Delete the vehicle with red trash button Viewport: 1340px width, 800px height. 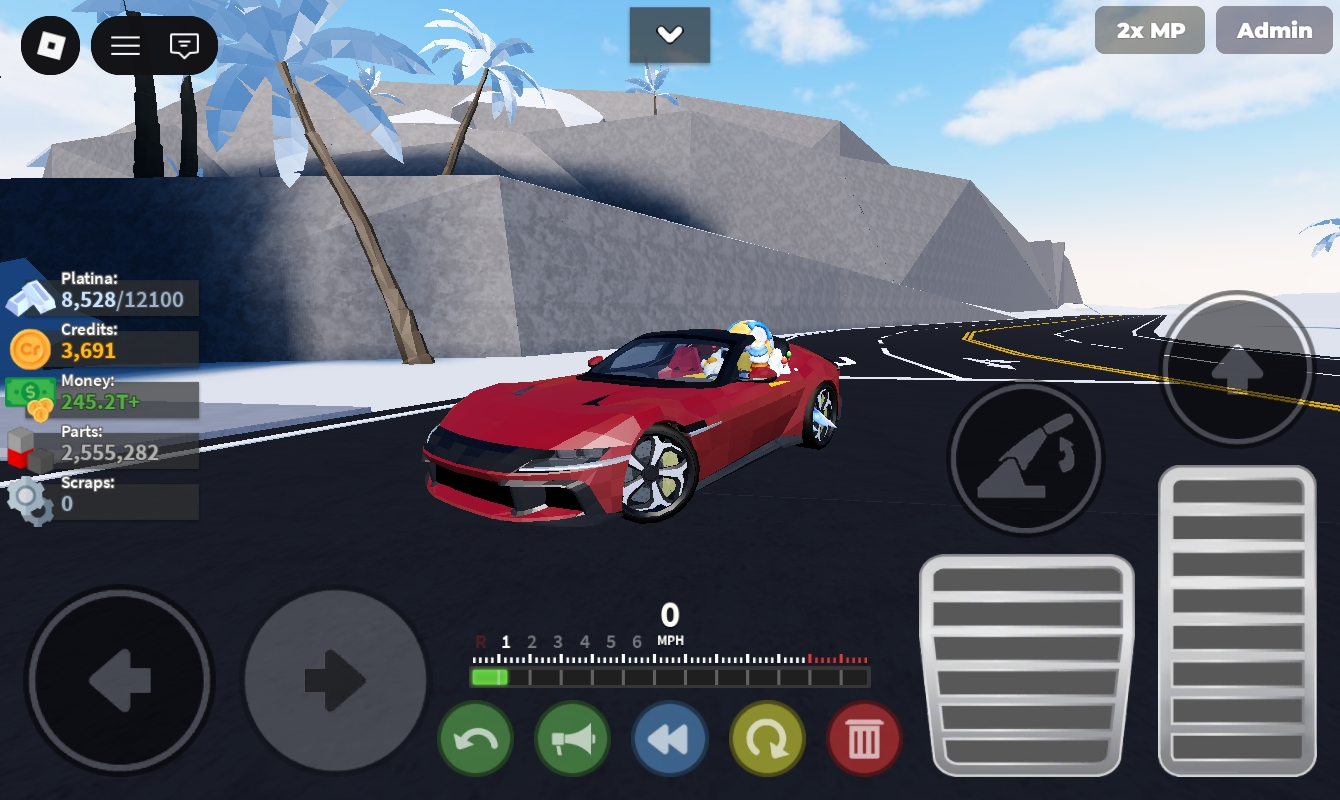864,740
